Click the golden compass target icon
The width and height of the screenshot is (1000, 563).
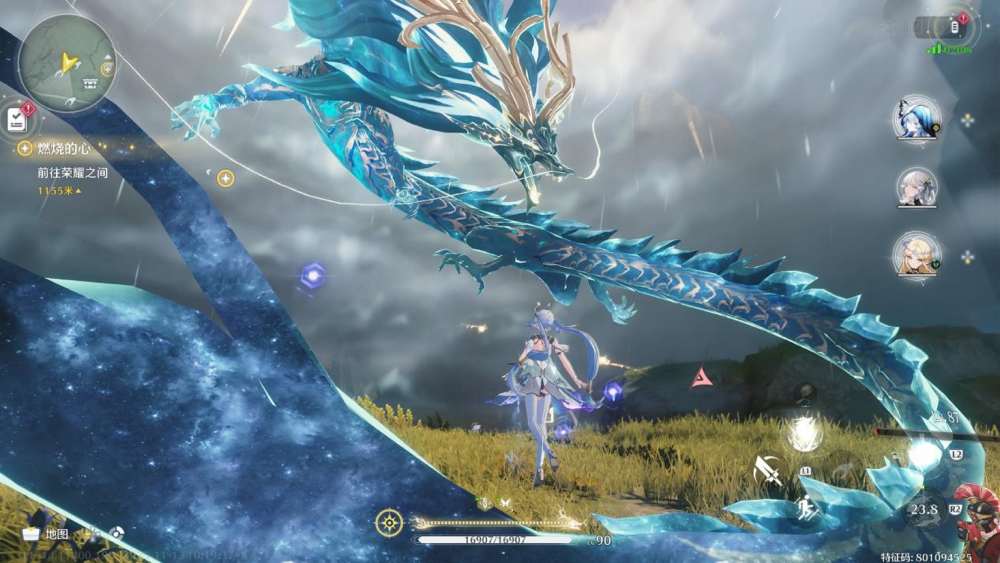click(389, 522)
